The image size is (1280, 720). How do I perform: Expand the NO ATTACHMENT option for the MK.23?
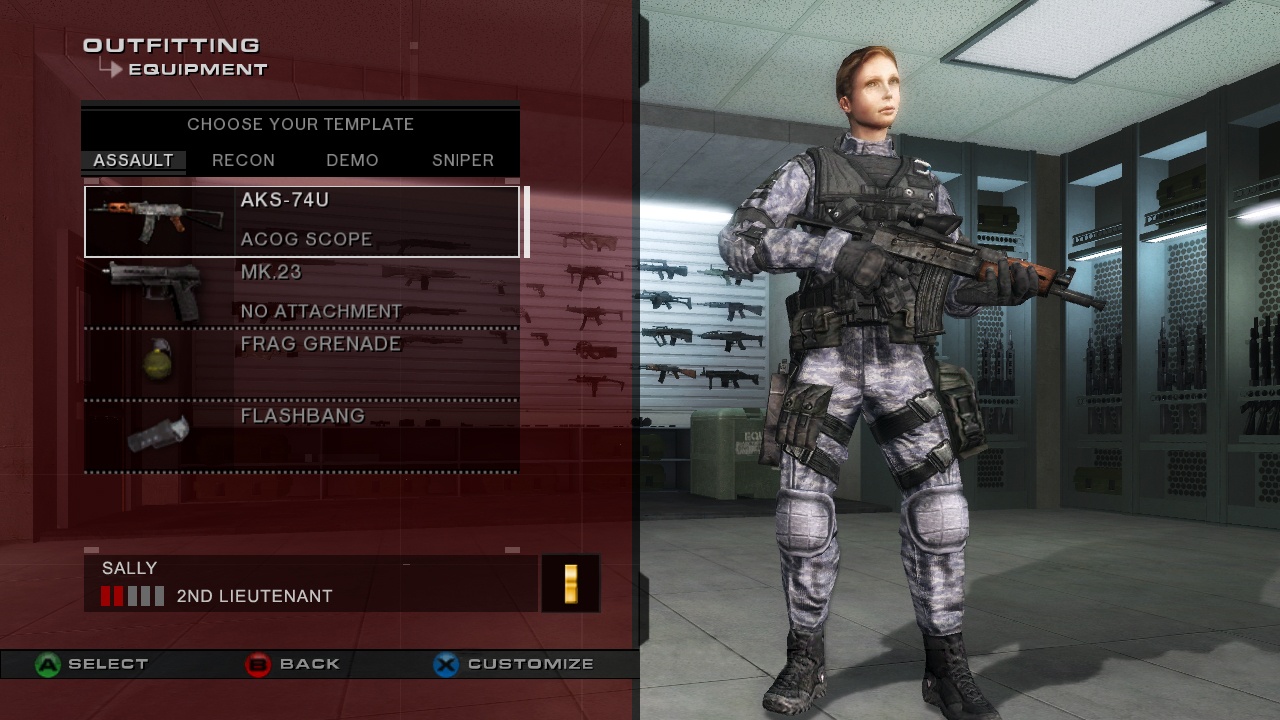tap(320, 311)
